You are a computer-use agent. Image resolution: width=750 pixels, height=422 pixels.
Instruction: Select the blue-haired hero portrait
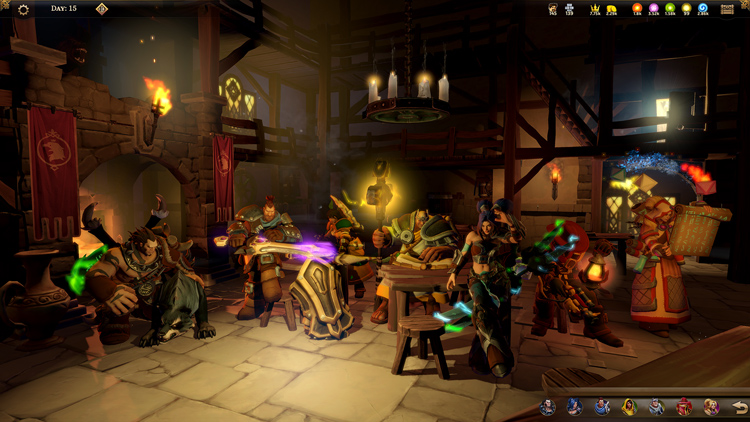[x=575, y=407]
